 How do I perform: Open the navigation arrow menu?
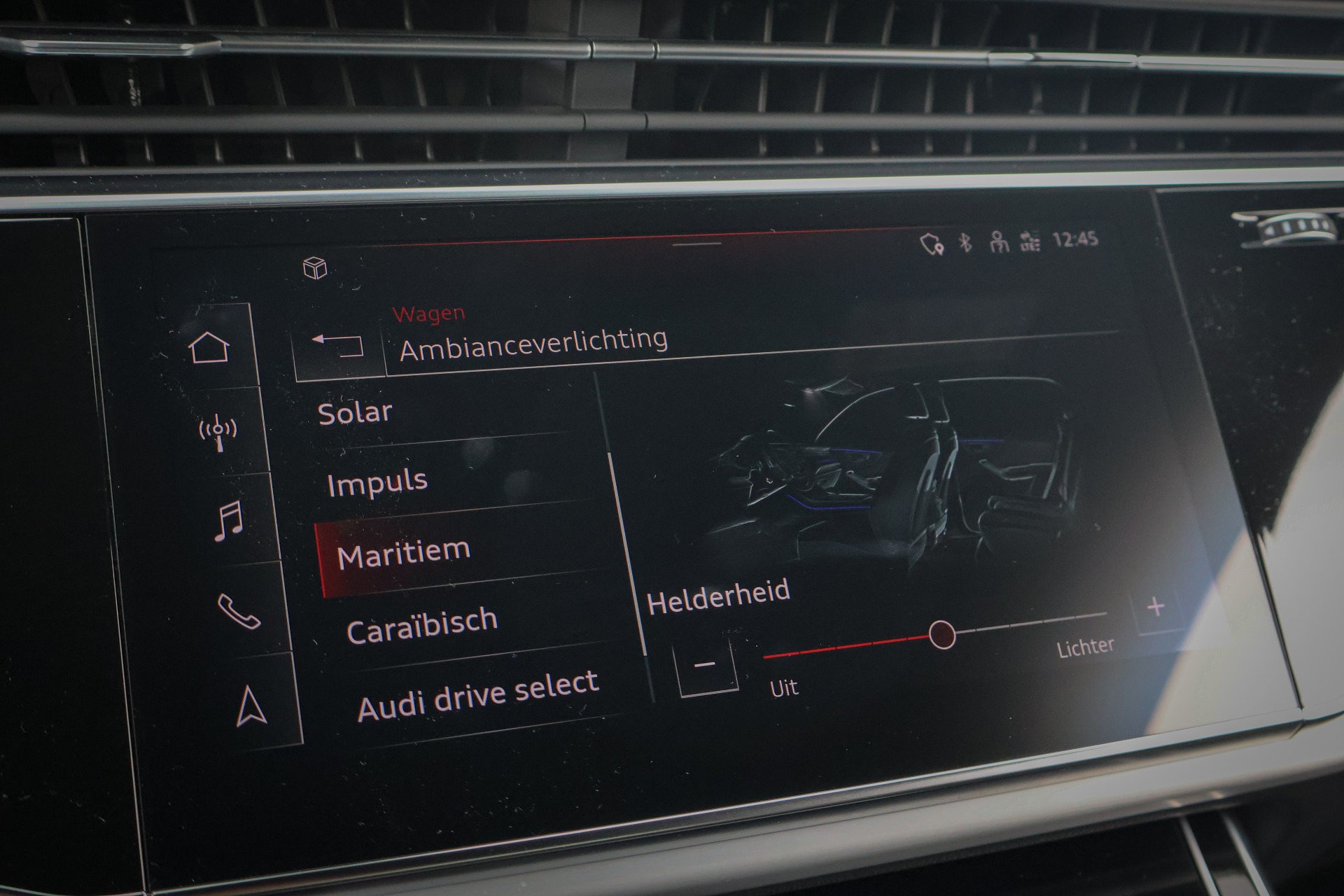point(251,706)
